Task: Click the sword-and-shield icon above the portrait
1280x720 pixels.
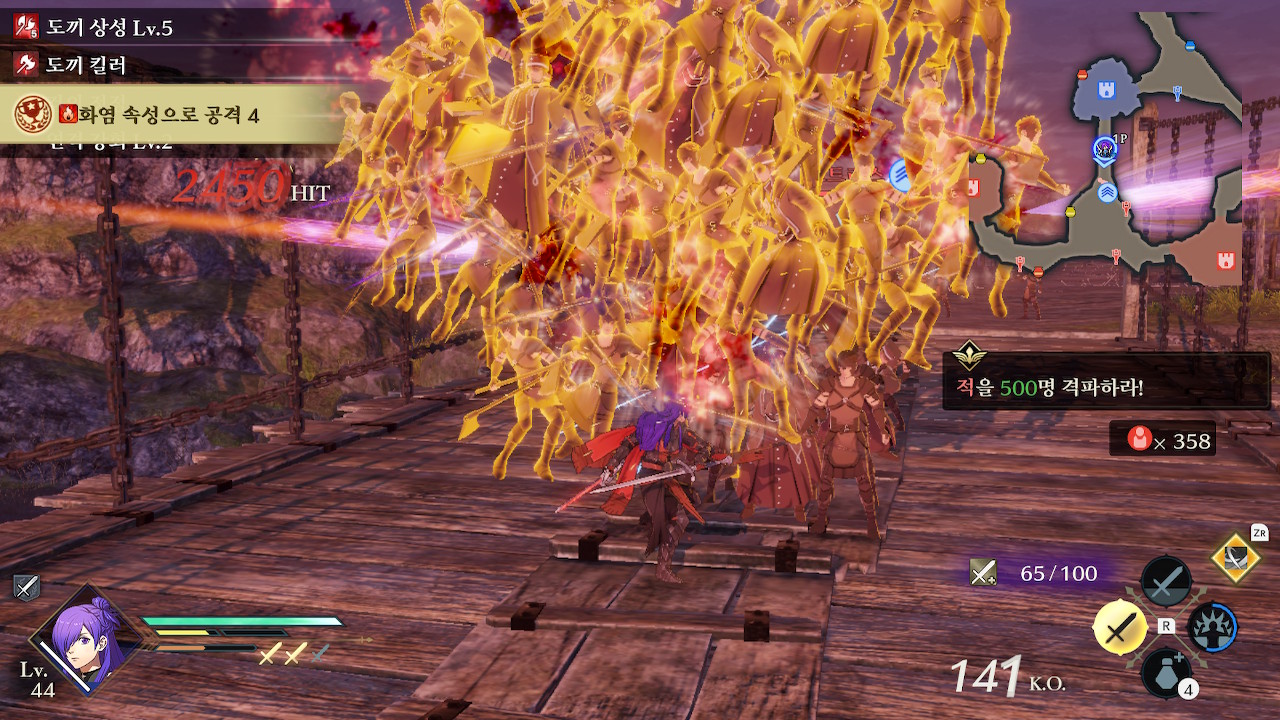Action: (26, 588)
